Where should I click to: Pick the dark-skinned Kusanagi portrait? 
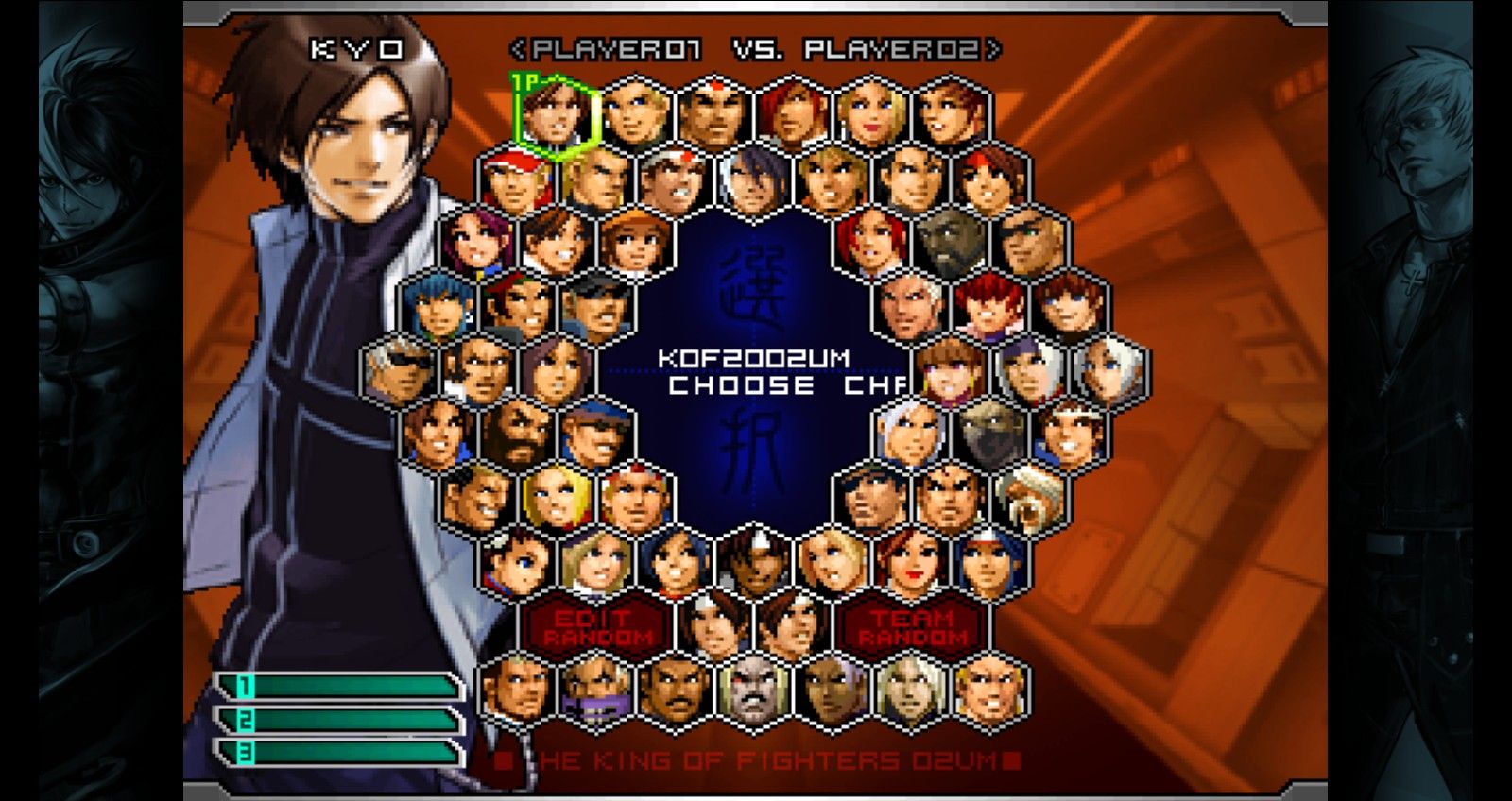point(754,563)
